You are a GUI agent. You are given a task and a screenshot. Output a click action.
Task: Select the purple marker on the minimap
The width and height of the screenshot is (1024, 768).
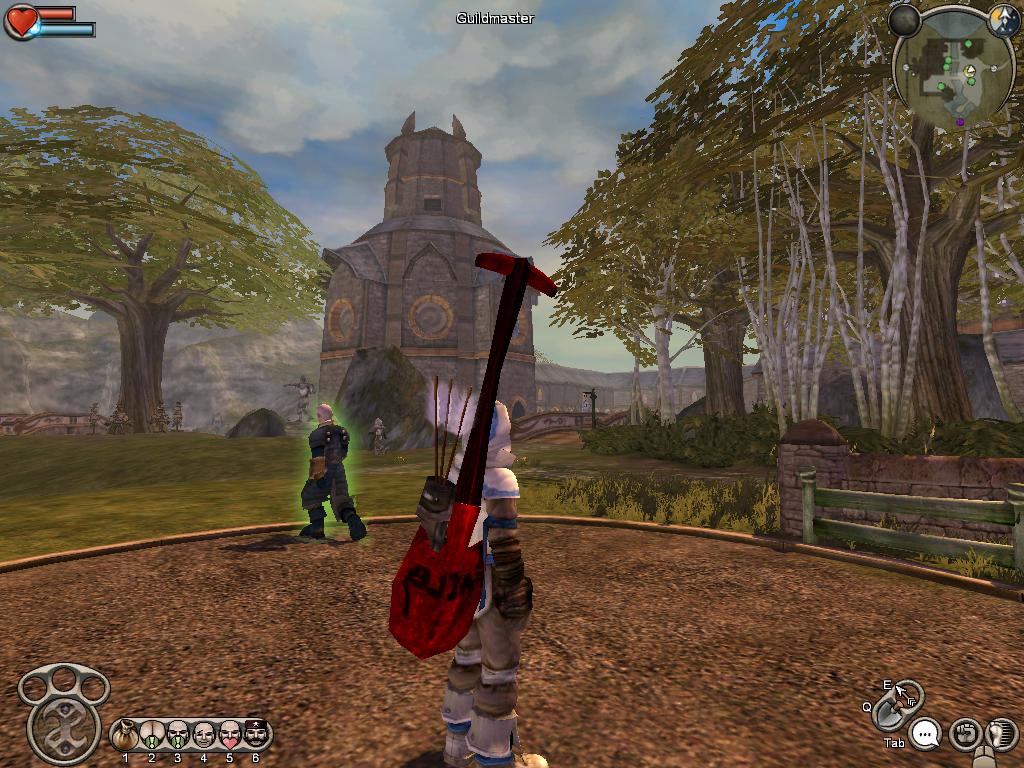(960, 122)
